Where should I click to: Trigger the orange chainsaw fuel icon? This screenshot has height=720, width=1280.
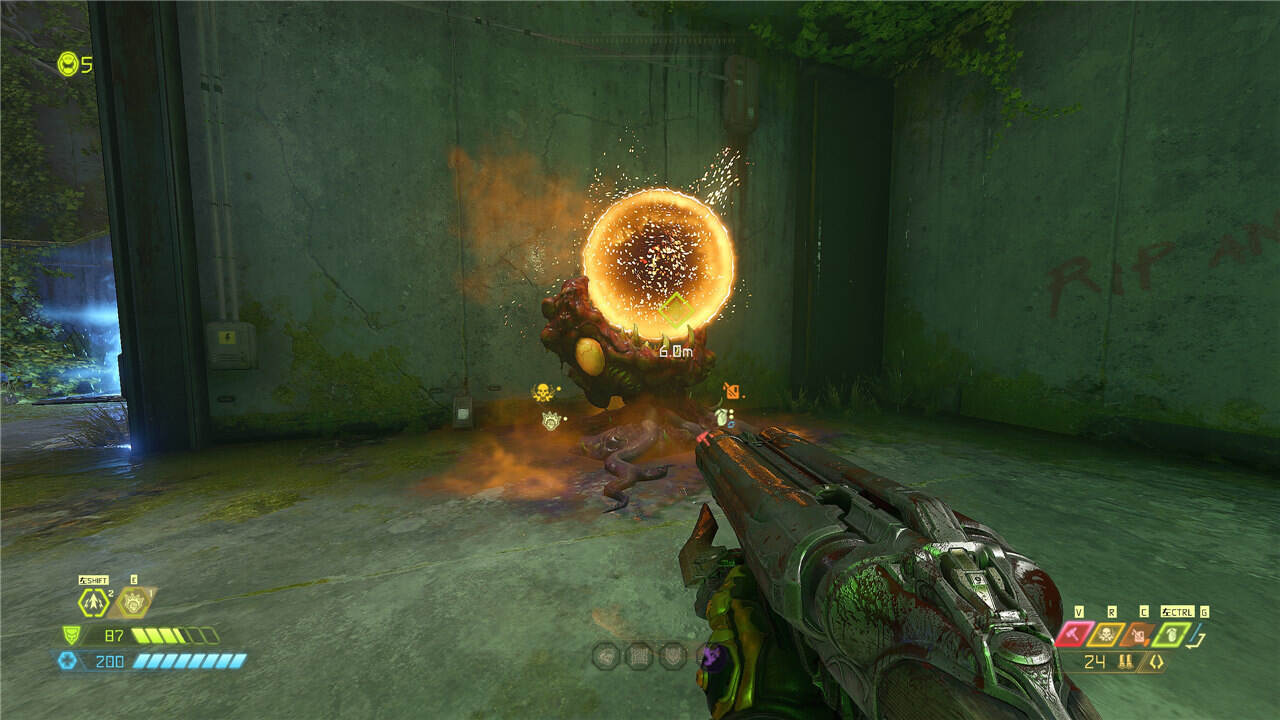[1138, 634]
